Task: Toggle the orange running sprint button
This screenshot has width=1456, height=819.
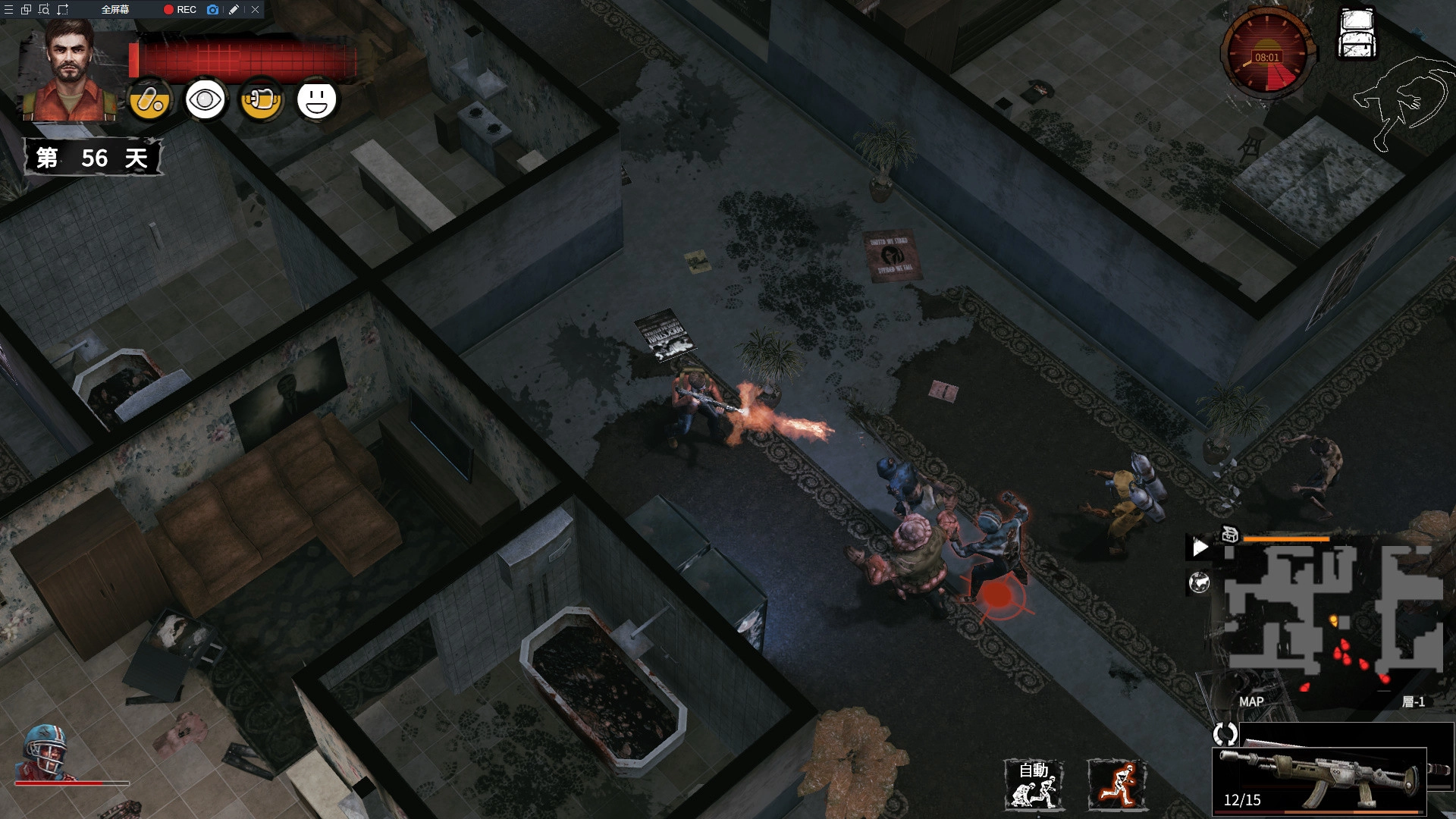Action: (x=1116, y=786)
